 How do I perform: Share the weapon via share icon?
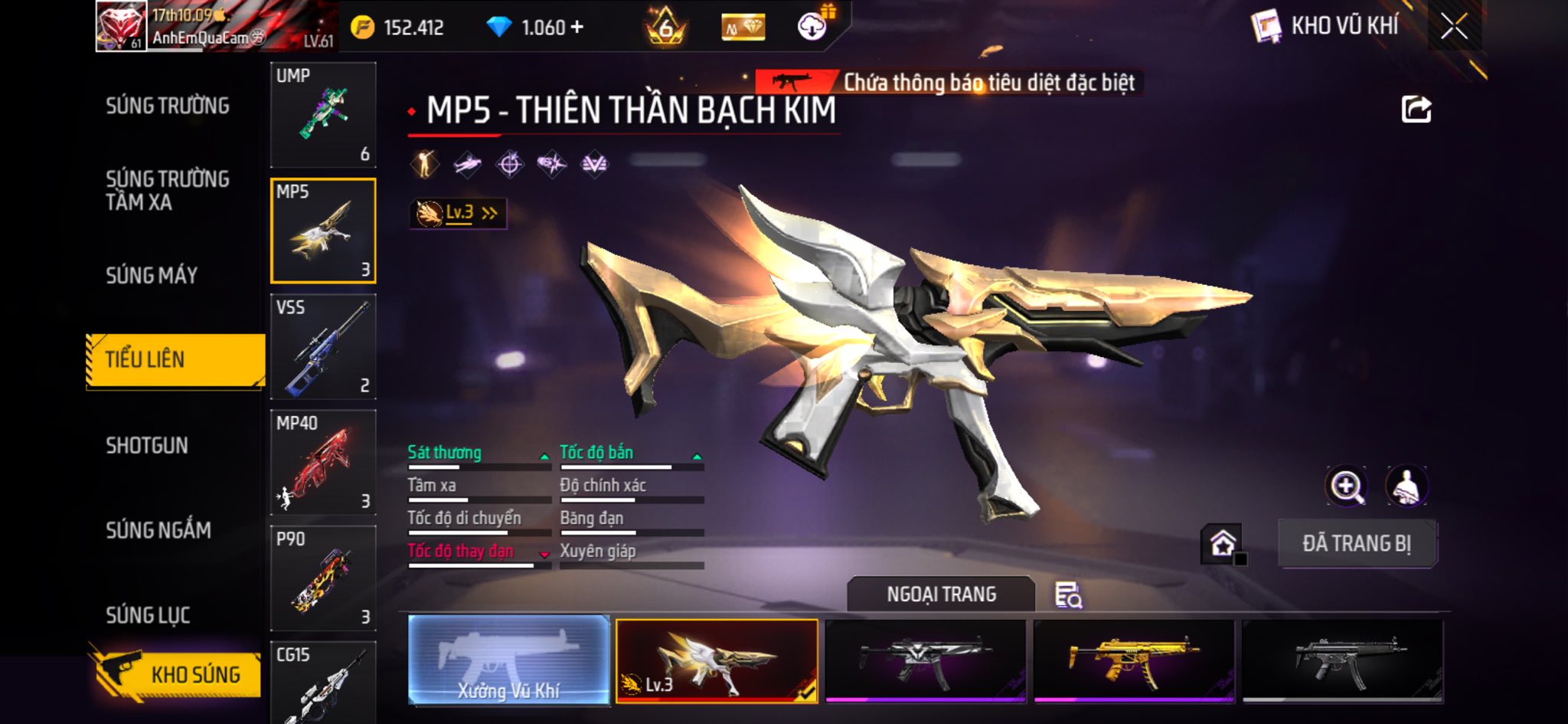pos(1416,110)
